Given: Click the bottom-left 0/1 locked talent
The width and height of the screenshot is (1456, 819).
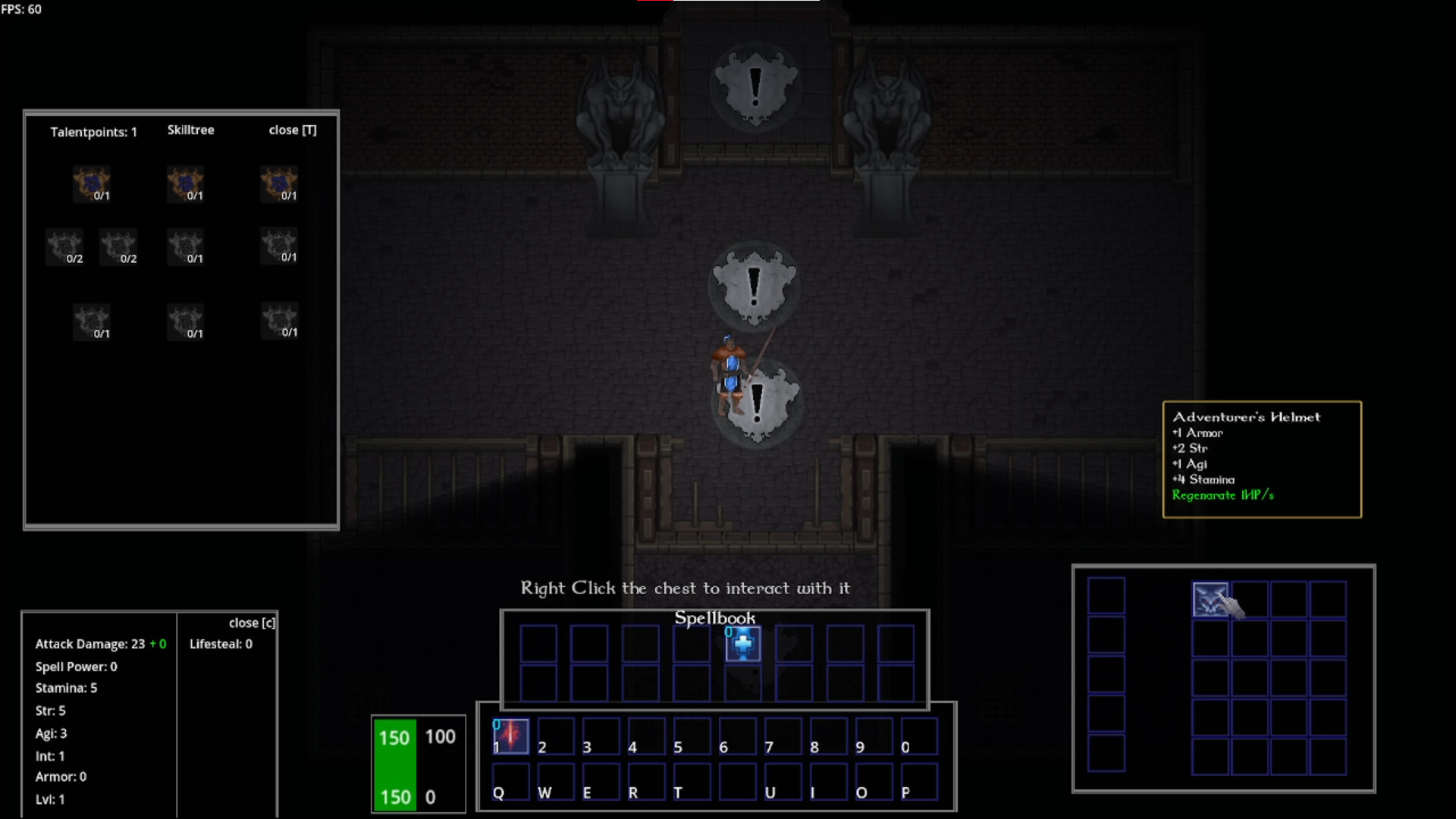Looking at the screenshot, I should coord(92,321).
